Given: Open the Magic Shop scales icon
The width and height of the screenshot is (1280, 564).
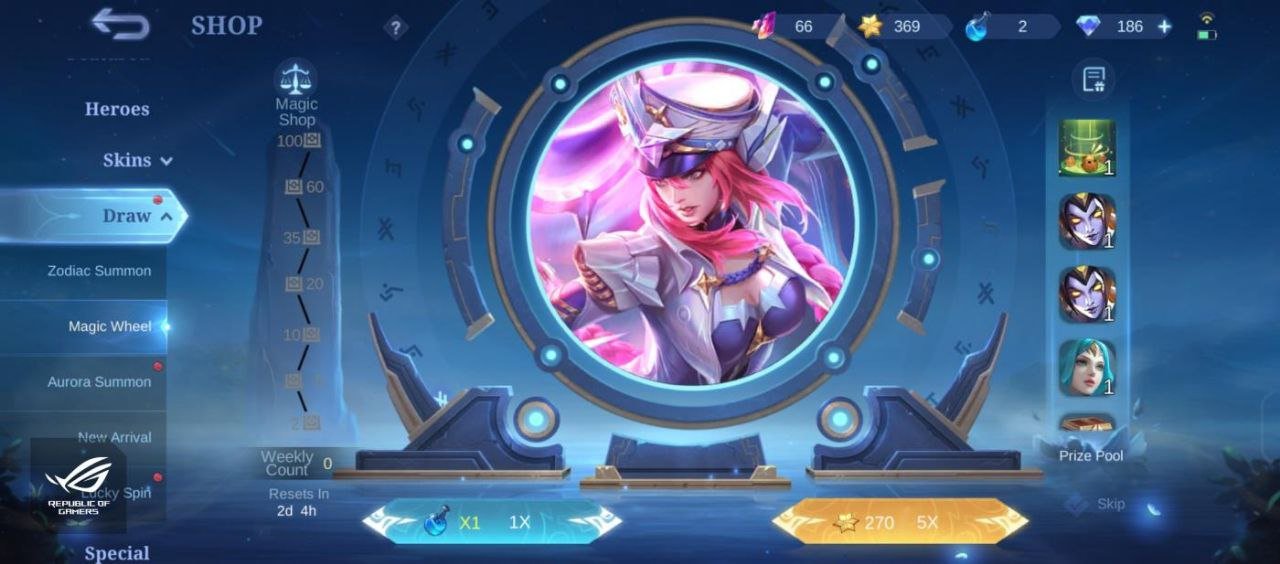Looking at the screenshot, I should (296, 77).
